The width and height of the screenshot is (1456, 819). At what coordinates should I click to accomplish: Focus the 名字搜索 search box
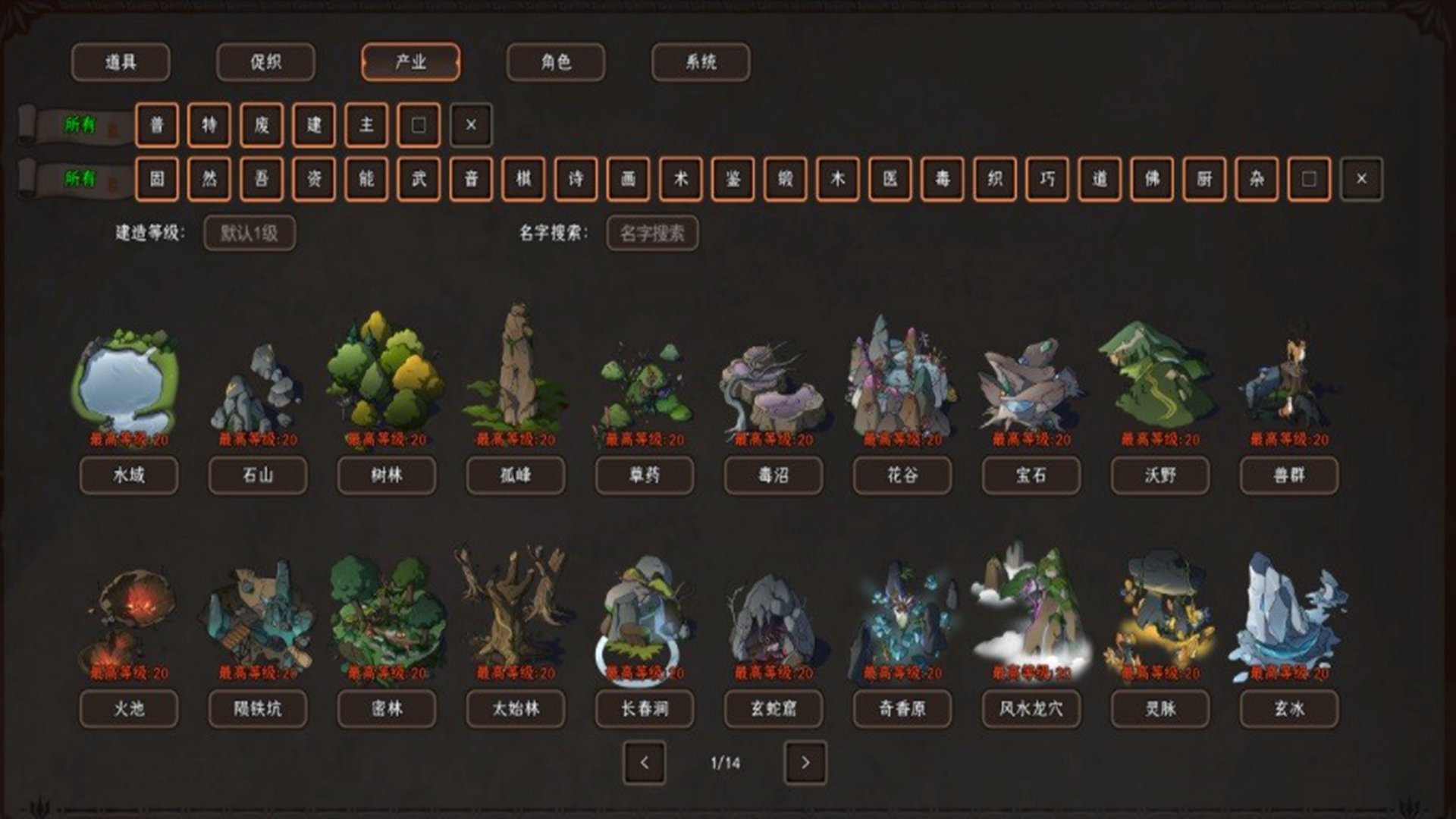(x=652, y=234)
